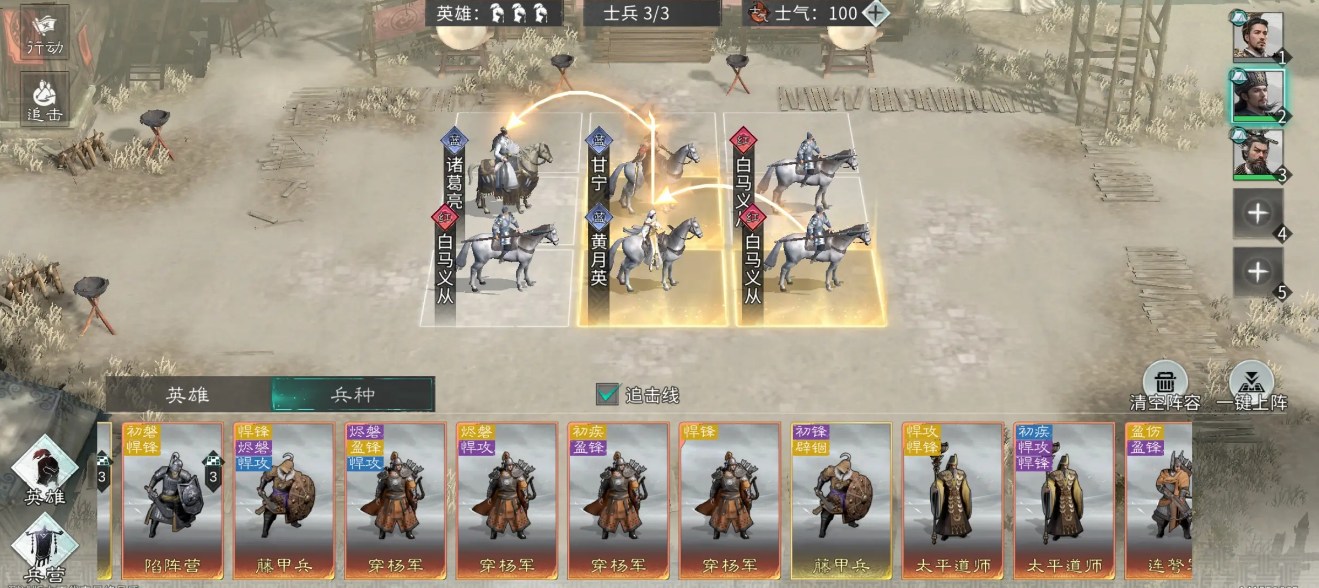Image resolution: width=1319 pixels, height=588 pixels.
Task: Open the 追击 panel
Action: point(45,98)
